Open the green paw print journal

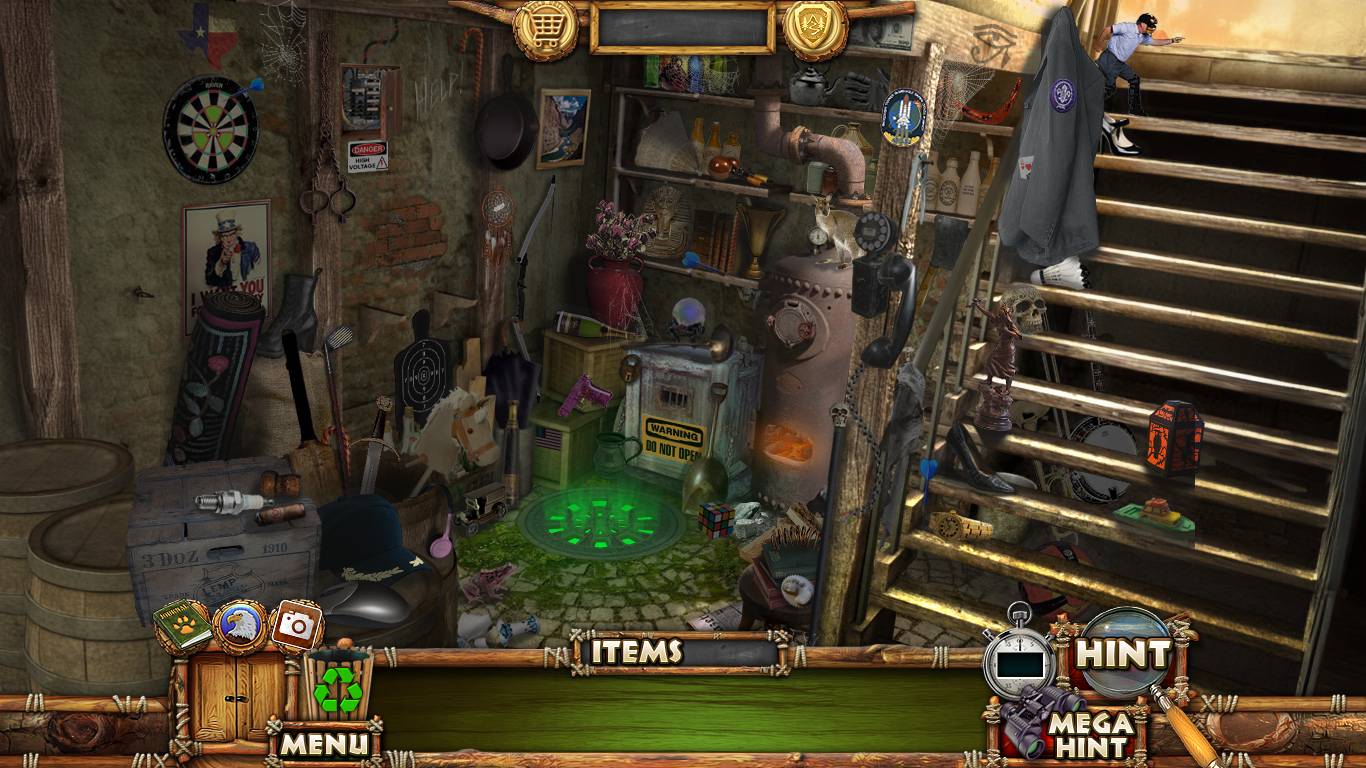[x=183, y=626]
